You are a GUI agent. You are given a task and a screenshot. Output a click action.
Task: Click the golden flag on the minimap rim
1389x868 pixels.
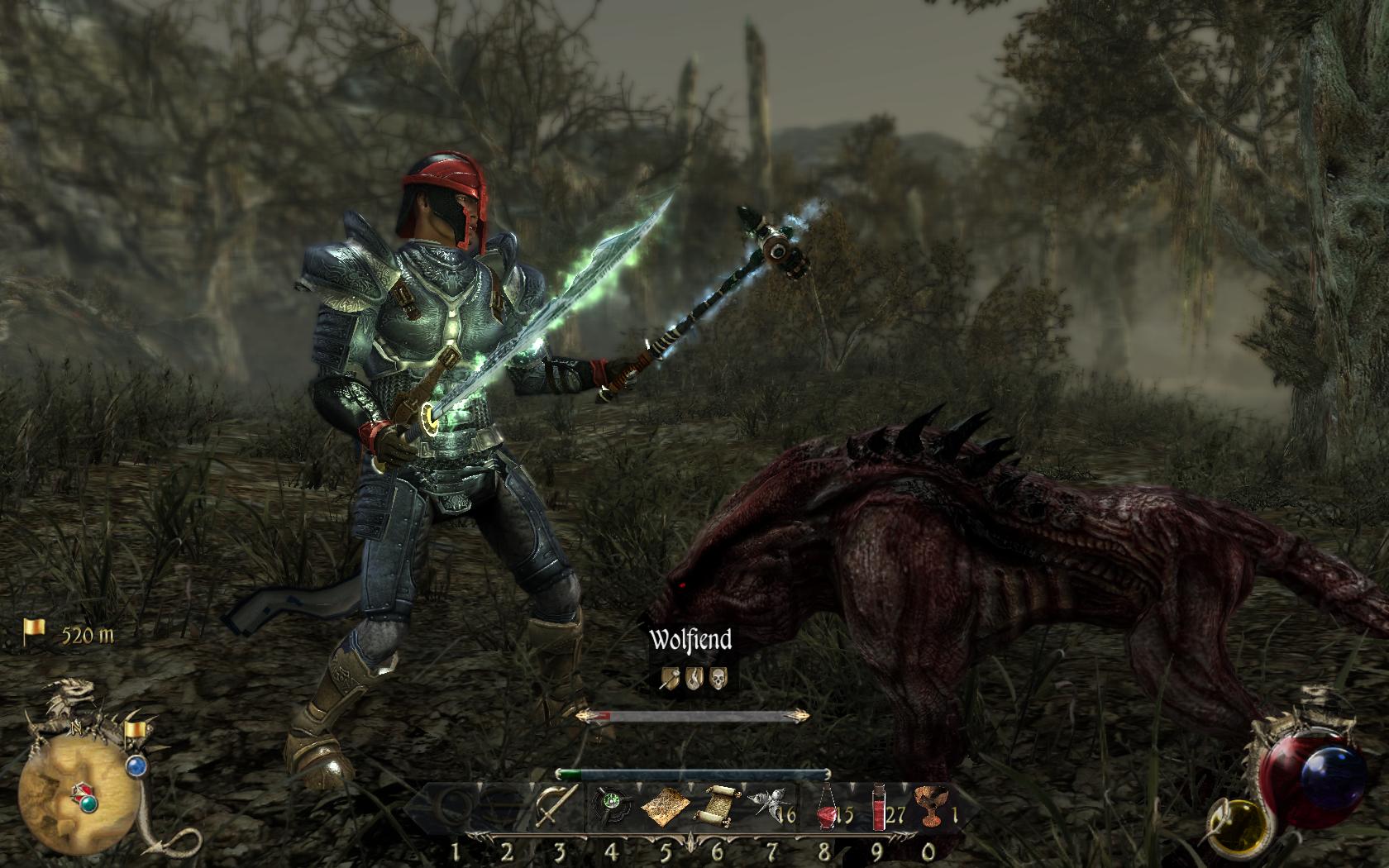(134, 730)
